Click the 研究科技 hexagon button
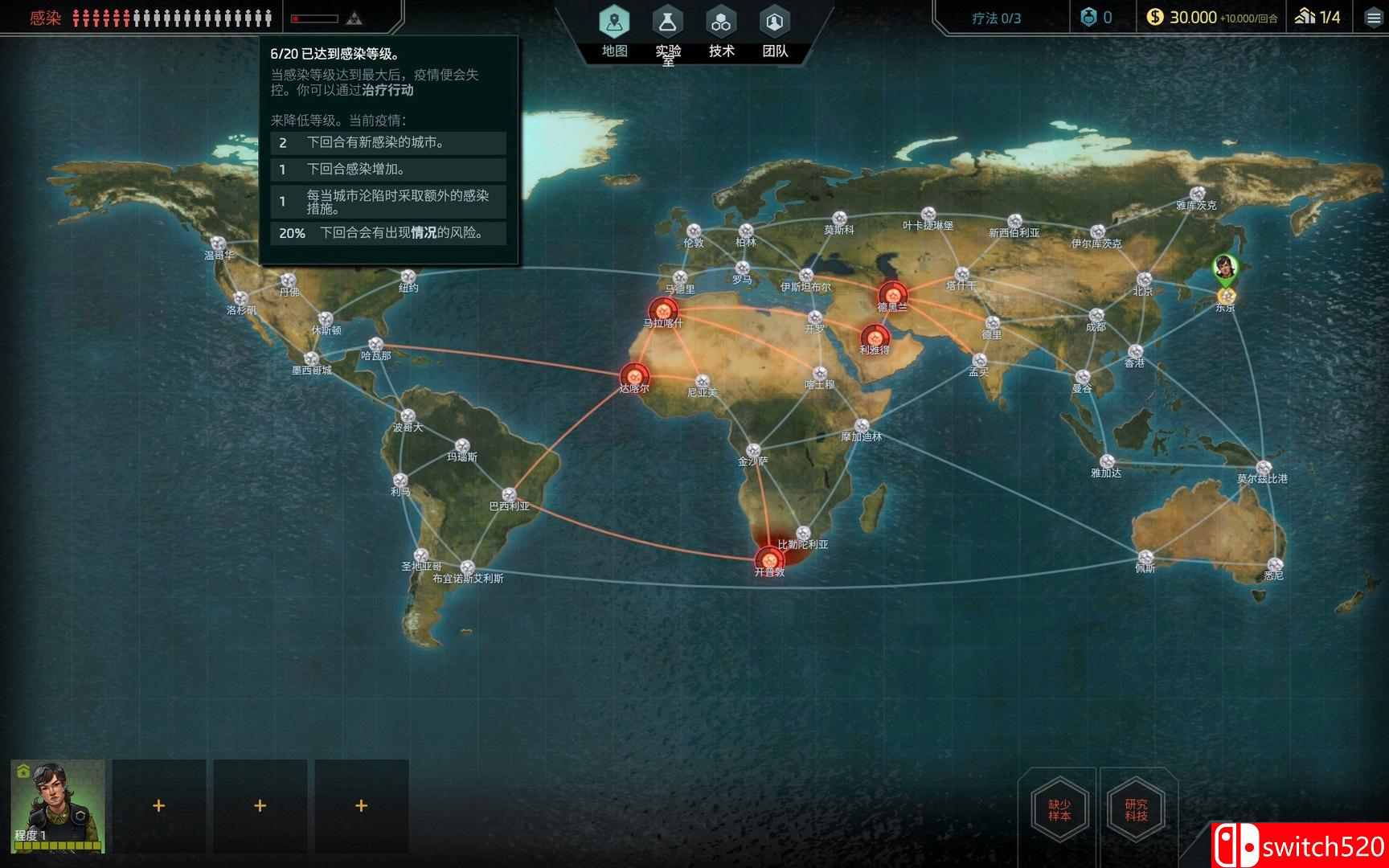This screenshot has height=868, width=1389. 1137,810
